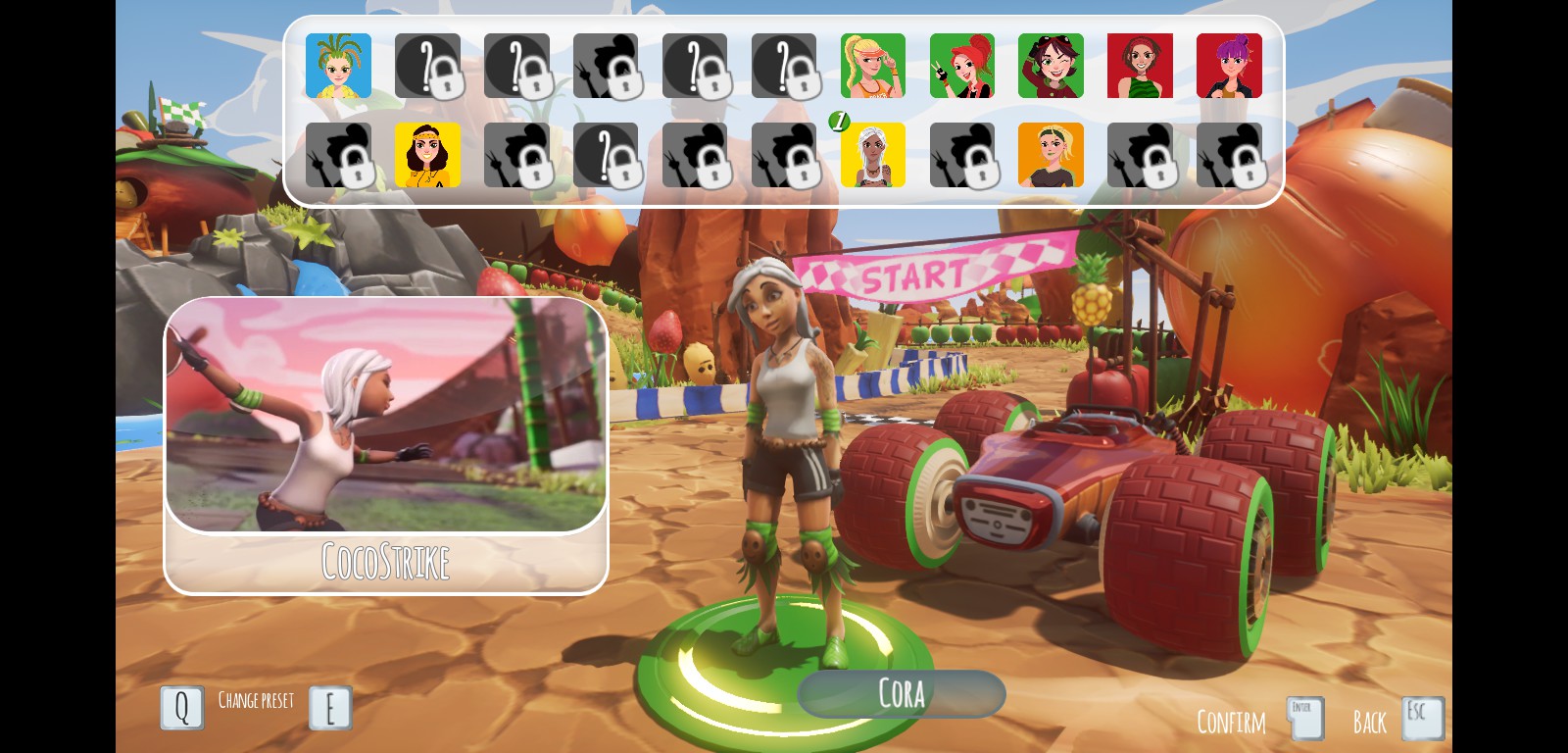This screenshot has width=1568, height=753.
Task: Select the white-haired Cora portrait on yellow
Action: tap(871, 155)
